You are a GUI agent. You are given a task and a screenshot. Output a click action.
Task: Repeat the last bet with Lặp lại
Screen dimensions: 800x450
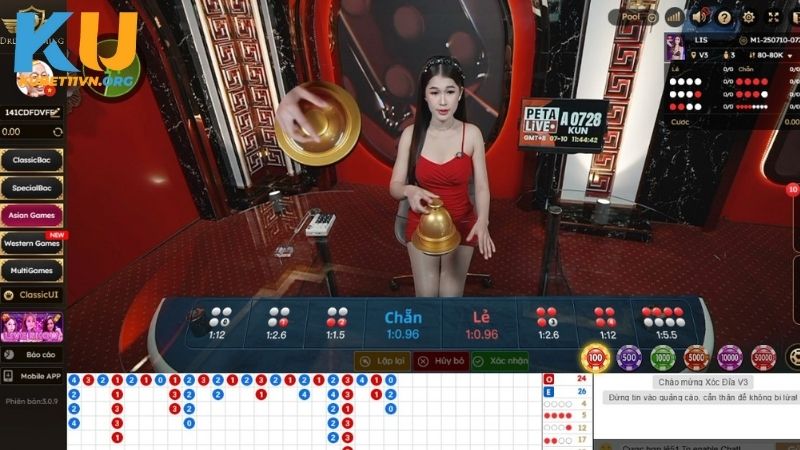tap(382, 360)
